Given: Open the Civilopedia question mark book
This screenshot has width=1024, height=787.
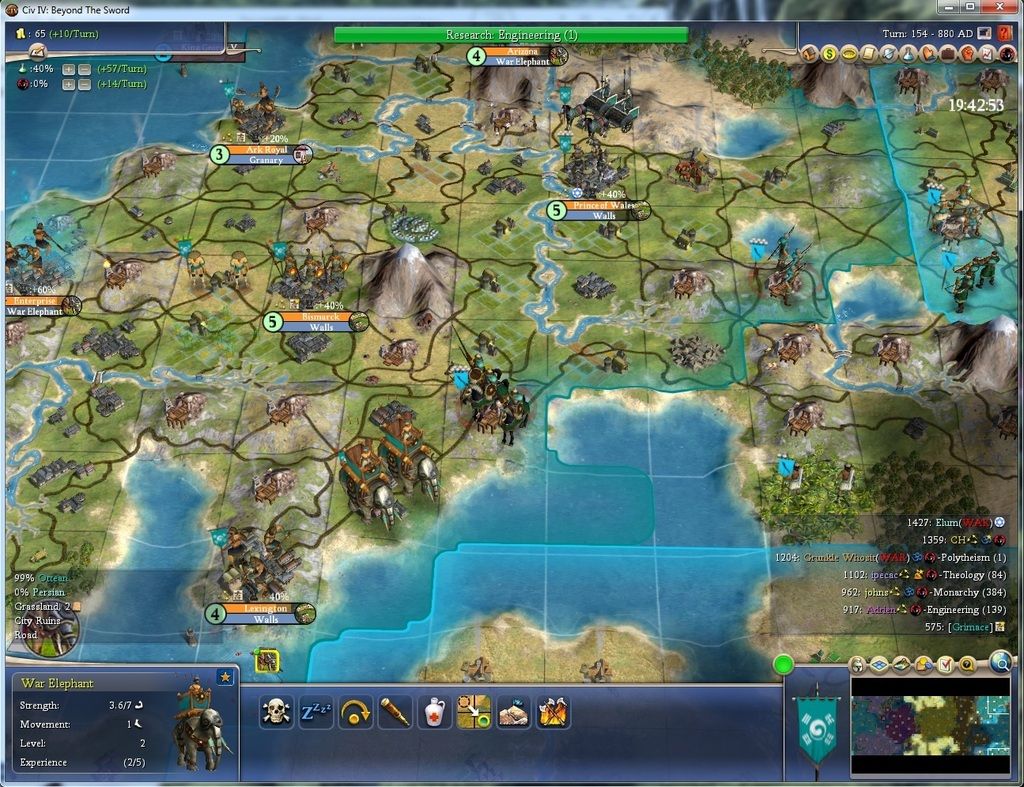Looking at the screenshot, I should point(1005,32).
